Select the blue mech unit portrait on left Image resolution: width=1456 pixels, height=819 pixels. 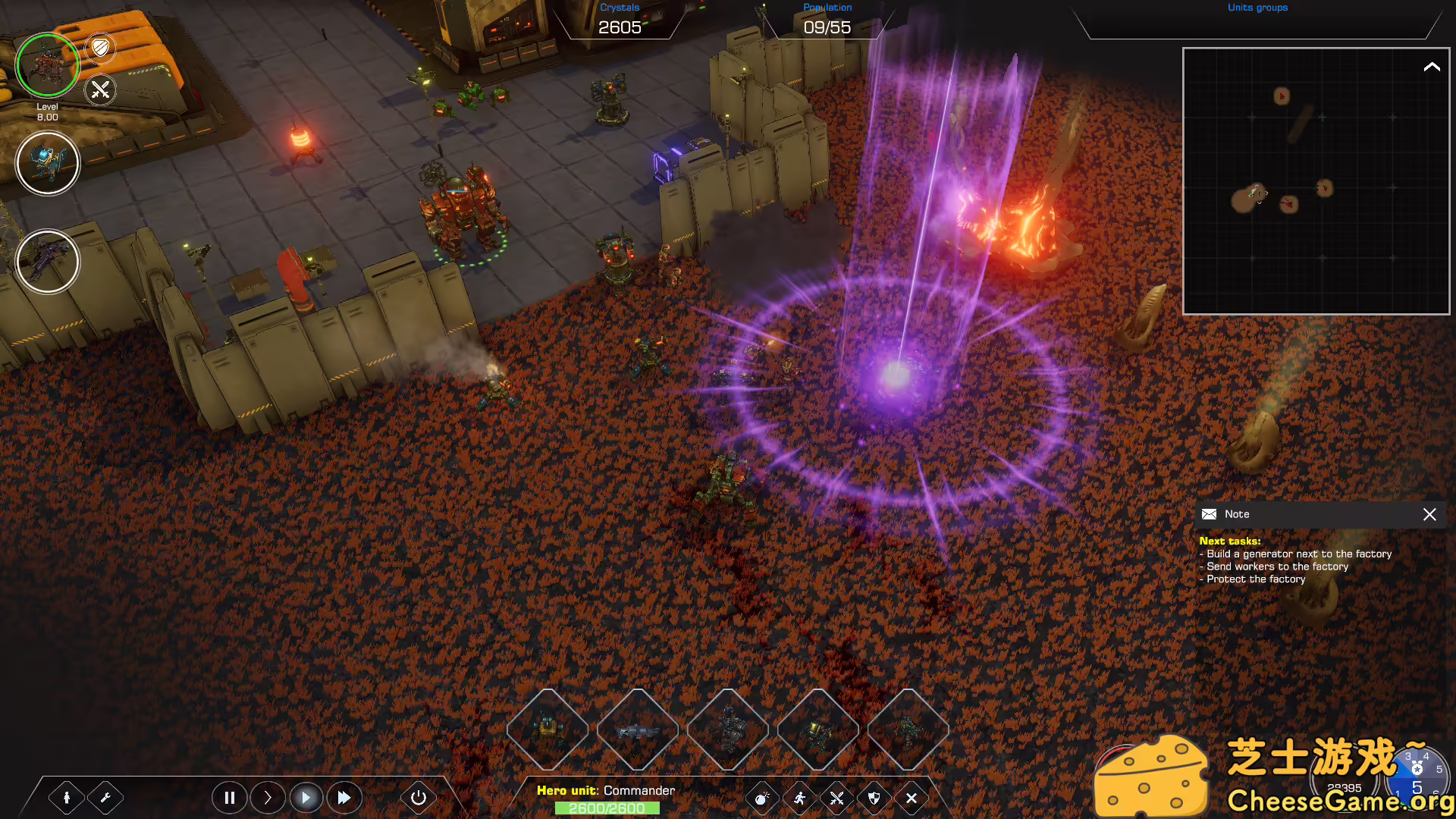tap(47, 162)
